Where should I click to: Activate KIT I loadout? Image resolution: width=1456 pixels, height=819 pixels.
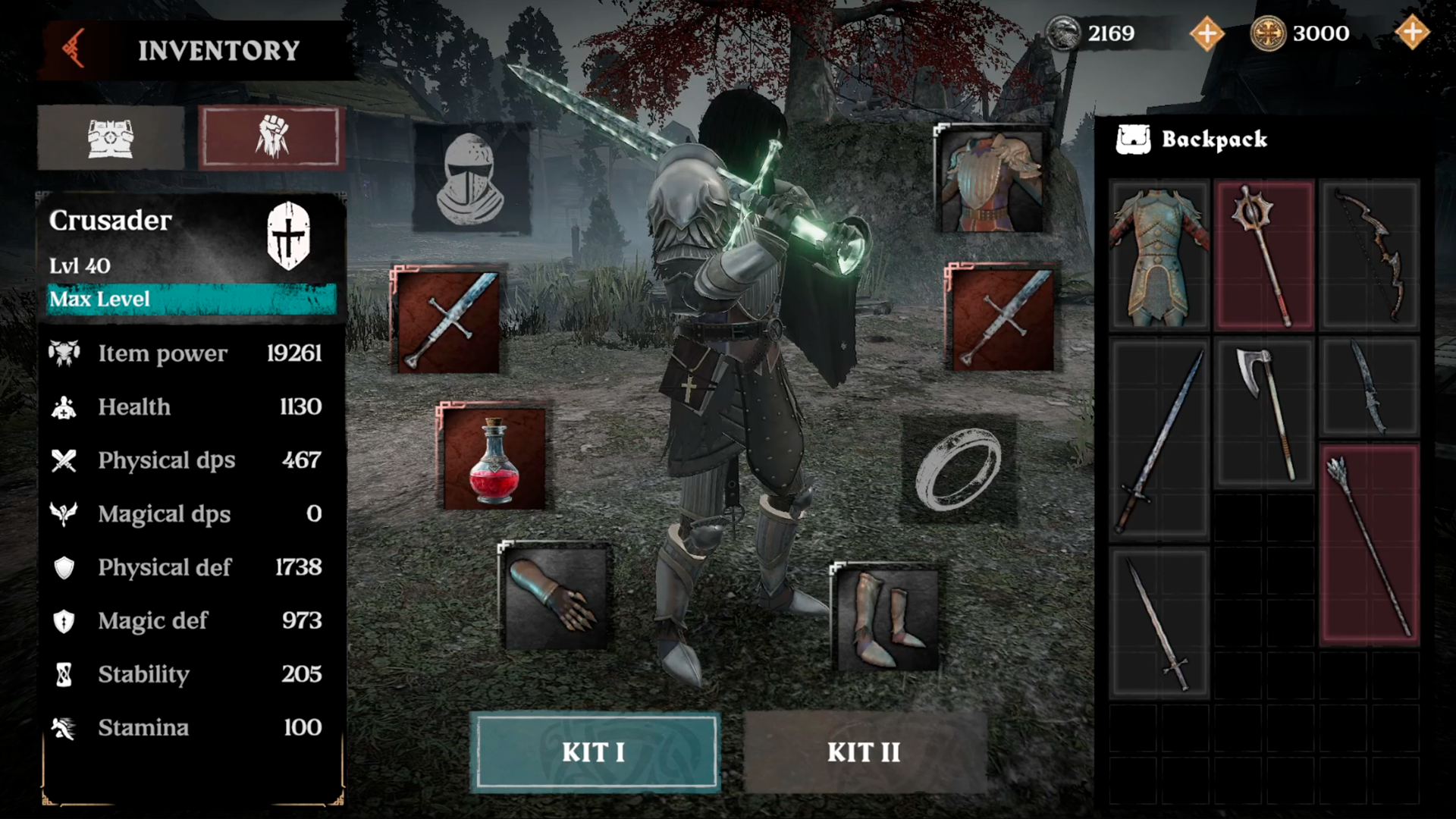coord(594,752)
